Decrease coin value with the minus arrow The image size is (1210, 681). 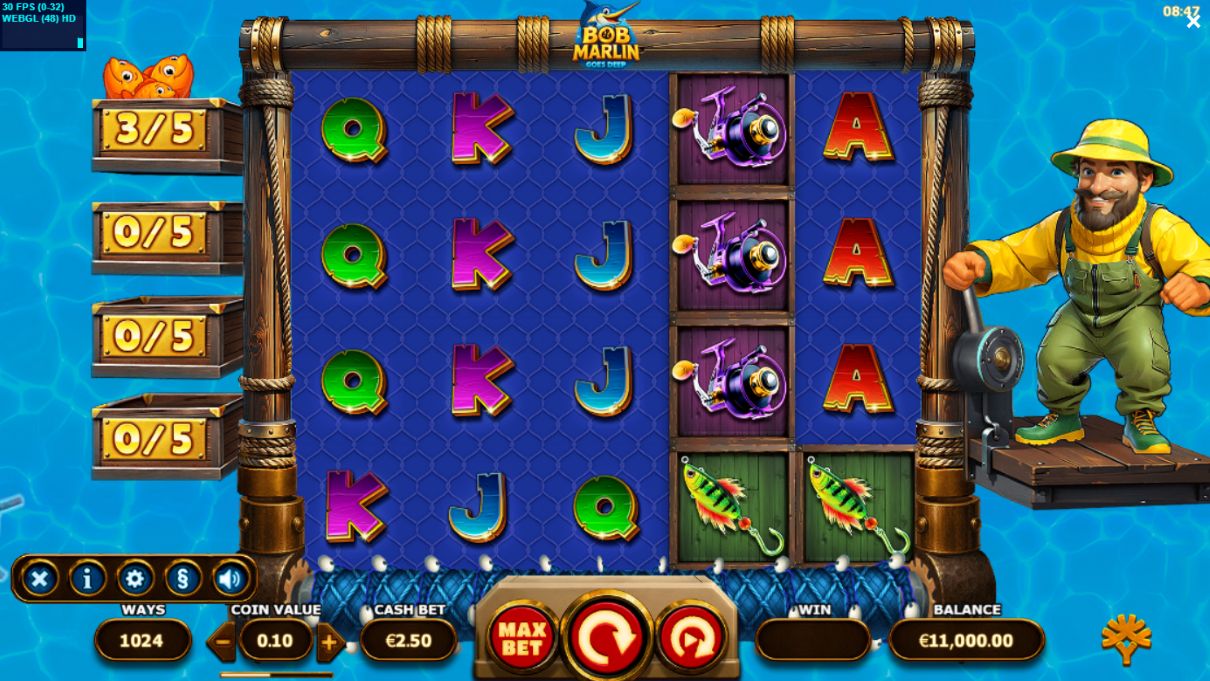coord(222,641)
